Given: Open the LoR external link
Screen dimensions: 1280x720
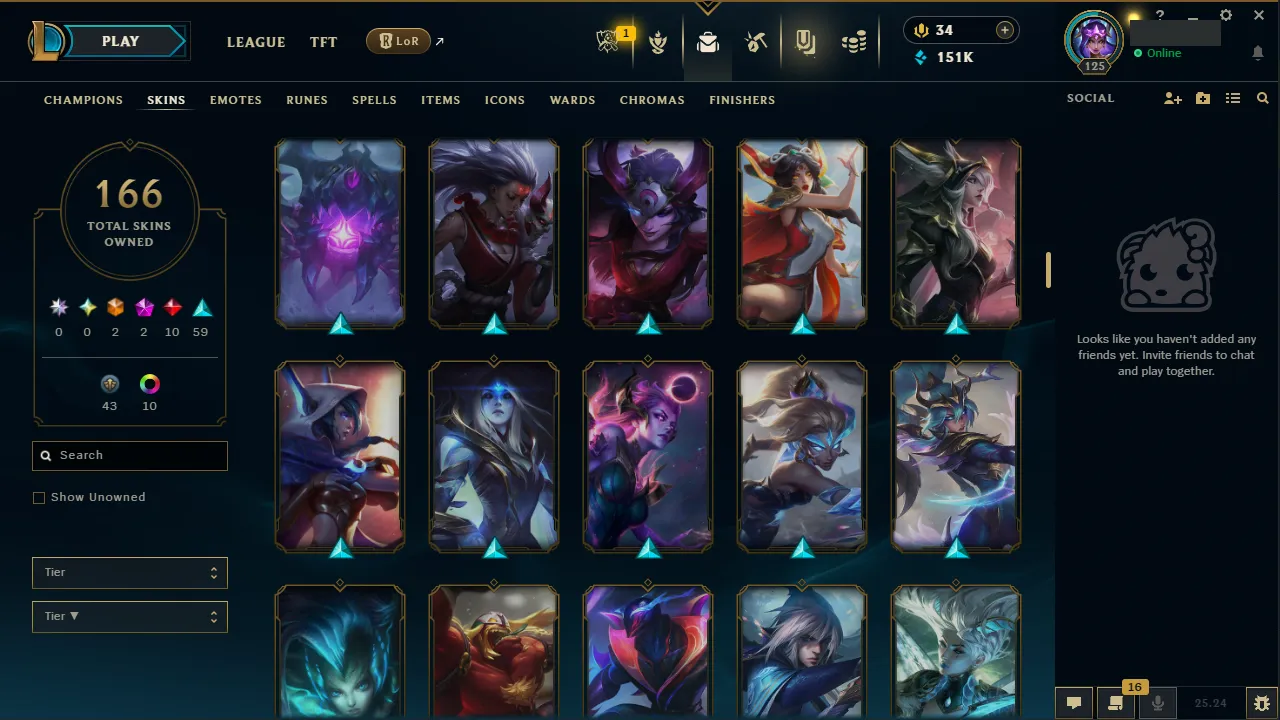Looking at the screenshot, I should click(x=398, y=41).
